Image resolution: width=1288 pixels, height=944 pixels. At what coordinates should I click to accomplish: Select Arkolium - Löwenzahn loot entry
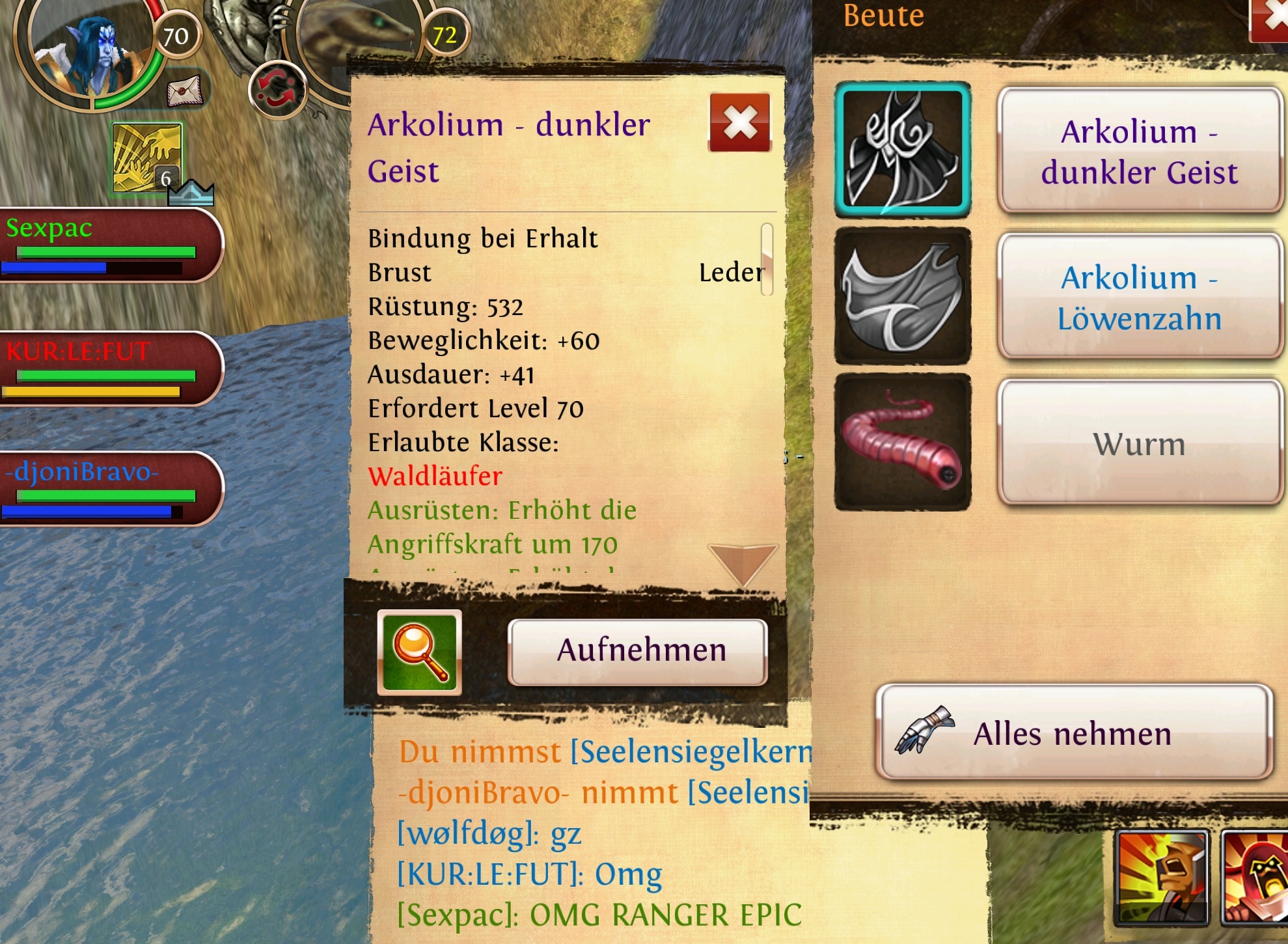[1139, 297]
